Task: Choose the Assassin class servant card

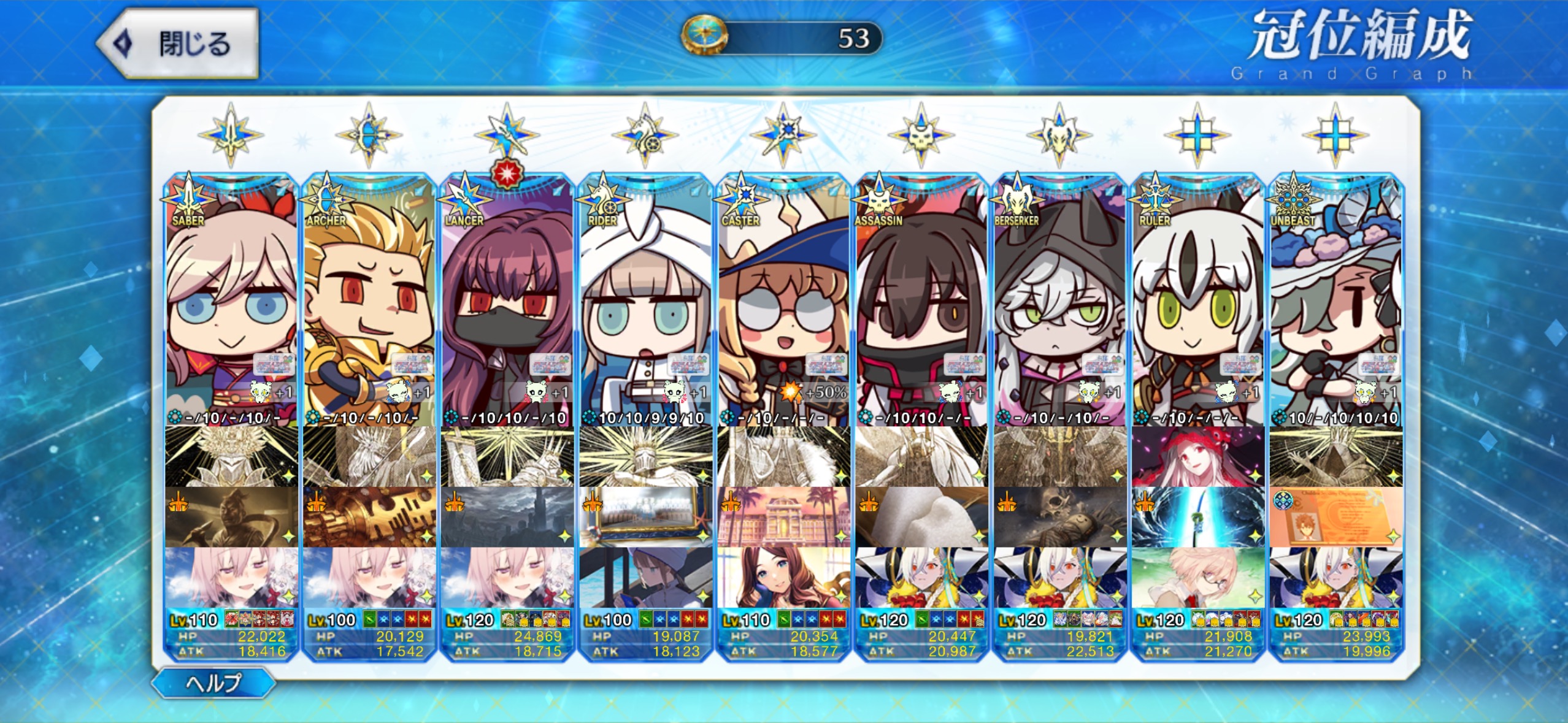Action: 921,307
